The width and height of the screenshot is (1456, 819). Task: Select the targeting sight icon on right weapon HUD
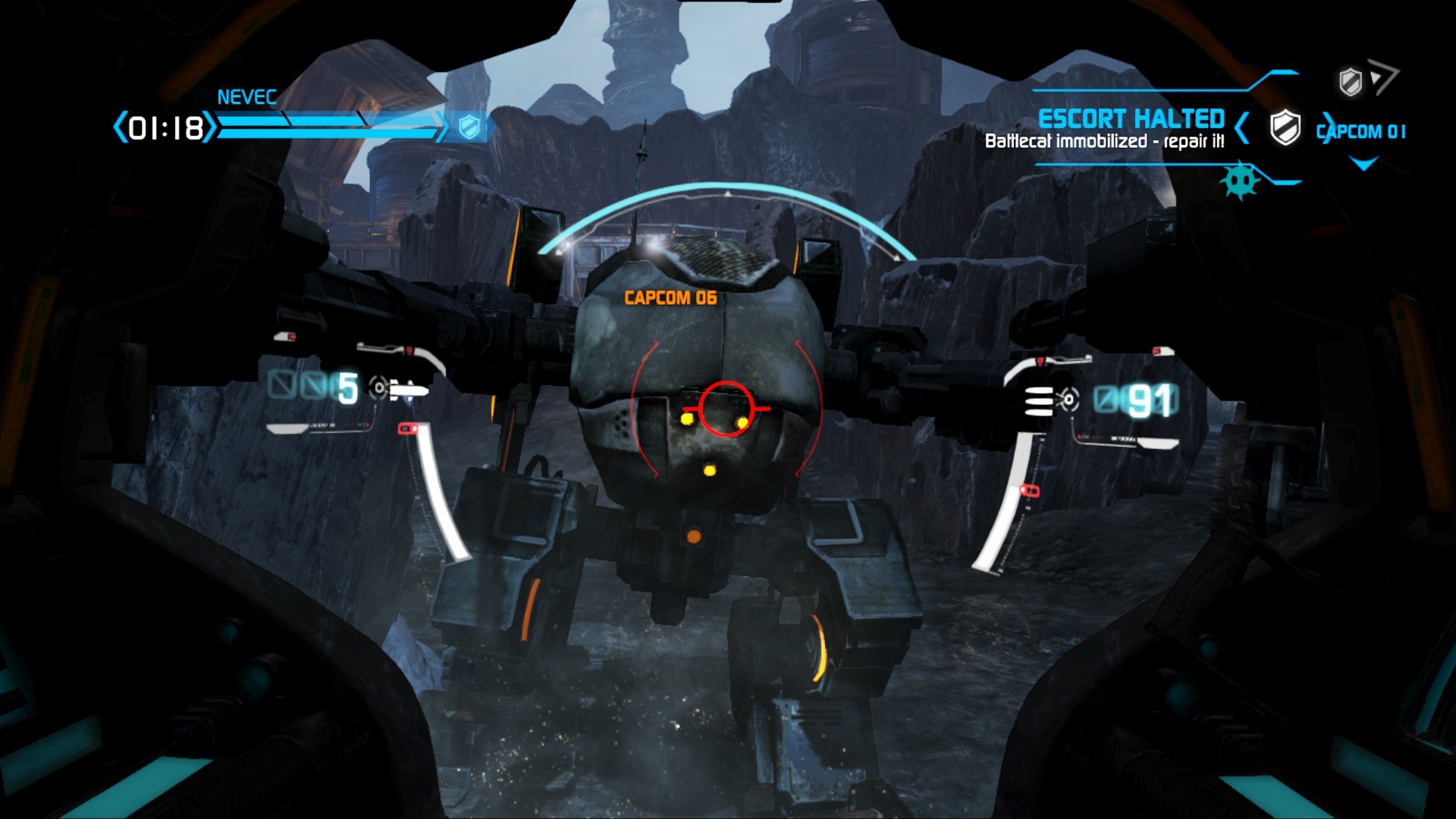(x=1068, y=399)
